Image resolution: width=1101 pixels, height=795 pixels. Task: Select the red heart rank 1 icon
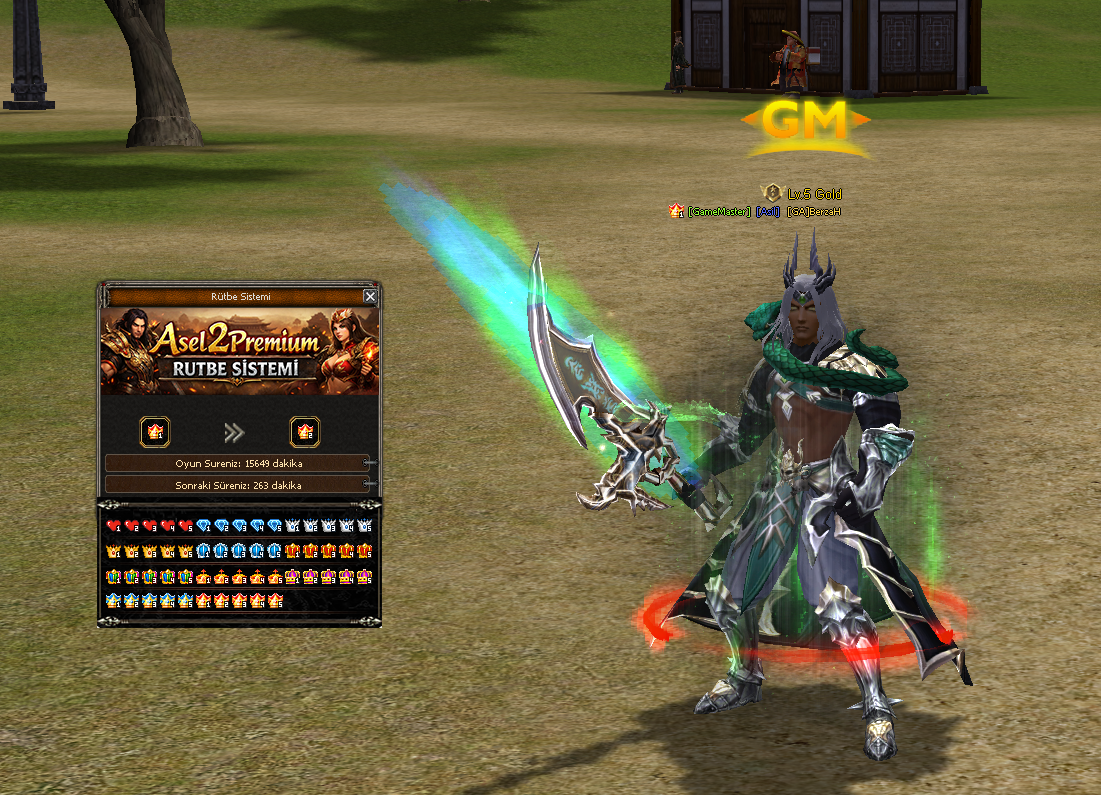click(113, 526)
